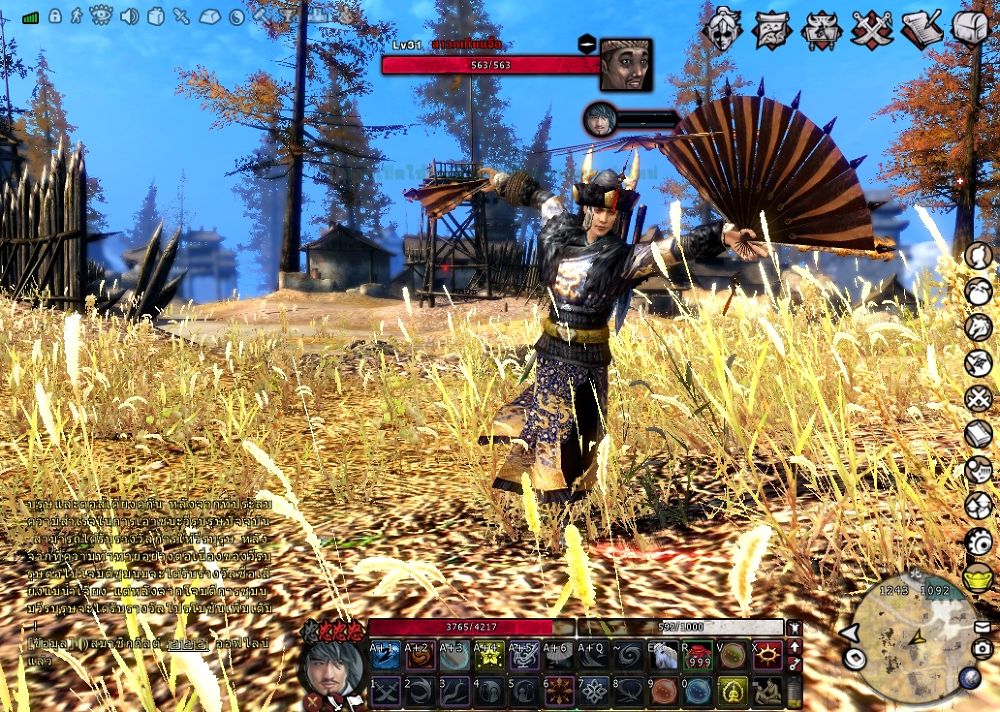This screenshot has width=1000, height=712.
Task: Open the helmeted warrior character menu
Action: tap(722, 29)
